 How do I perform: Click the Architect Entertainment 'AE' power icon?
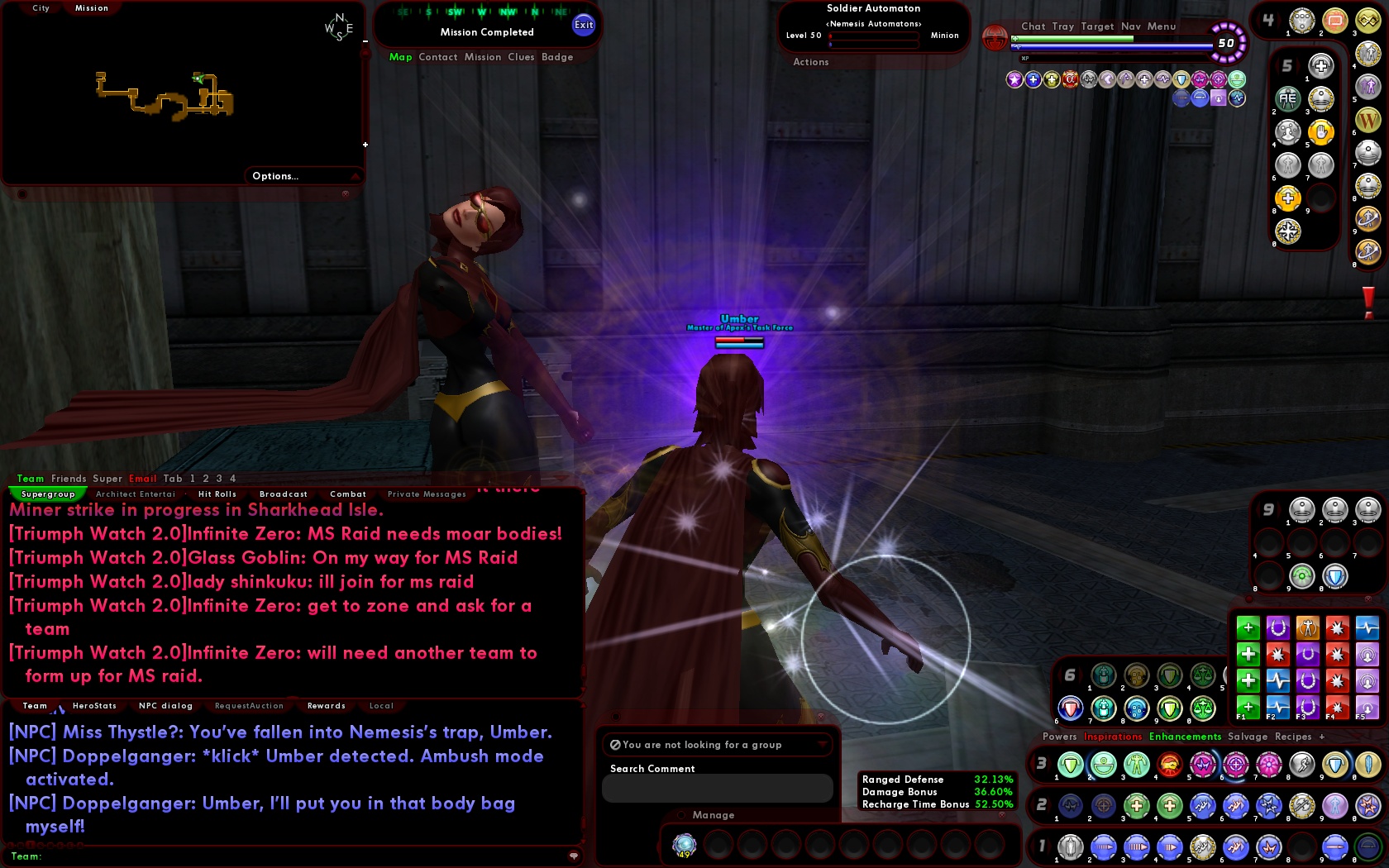point(1287,99)
